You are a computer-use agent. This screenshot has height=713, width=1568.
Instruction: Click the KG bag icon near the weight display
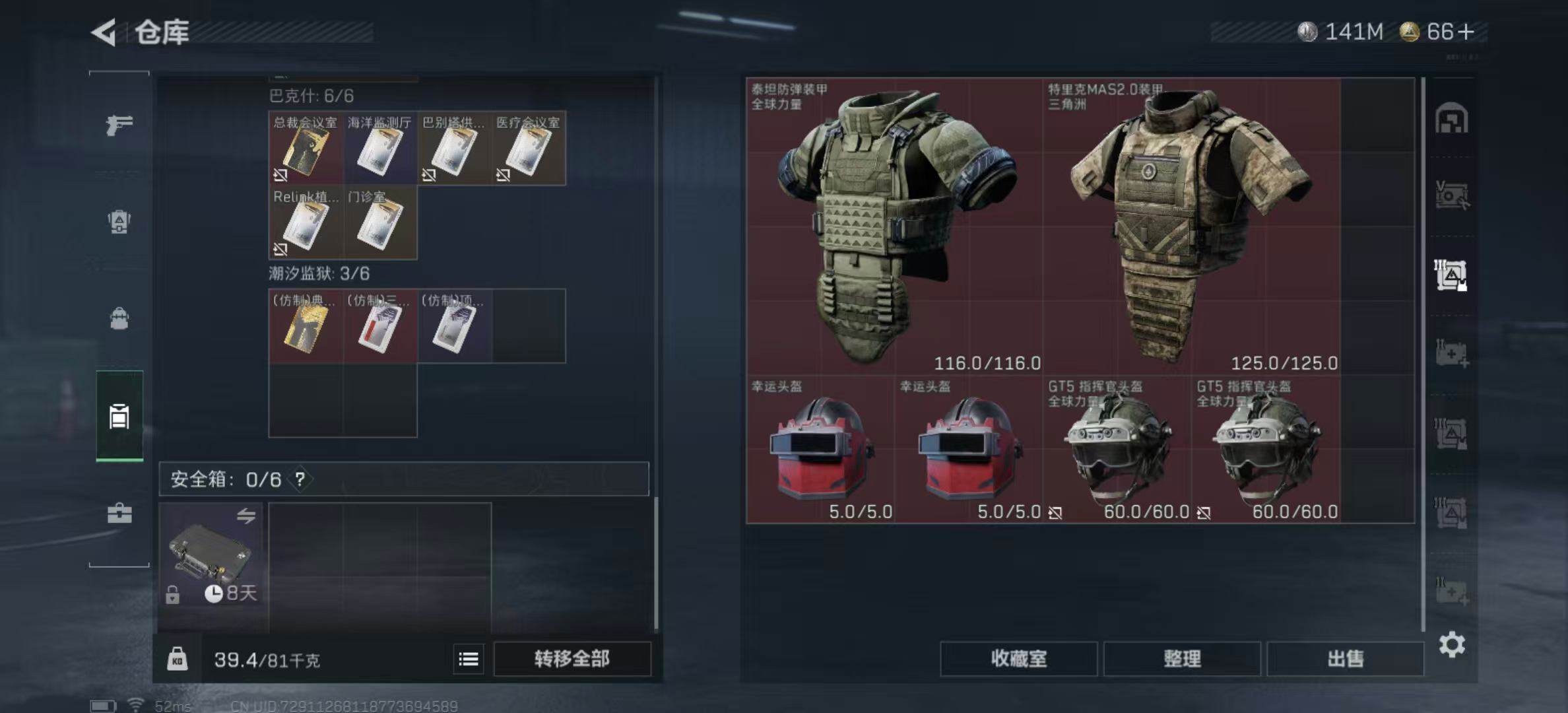coord(178,659)
